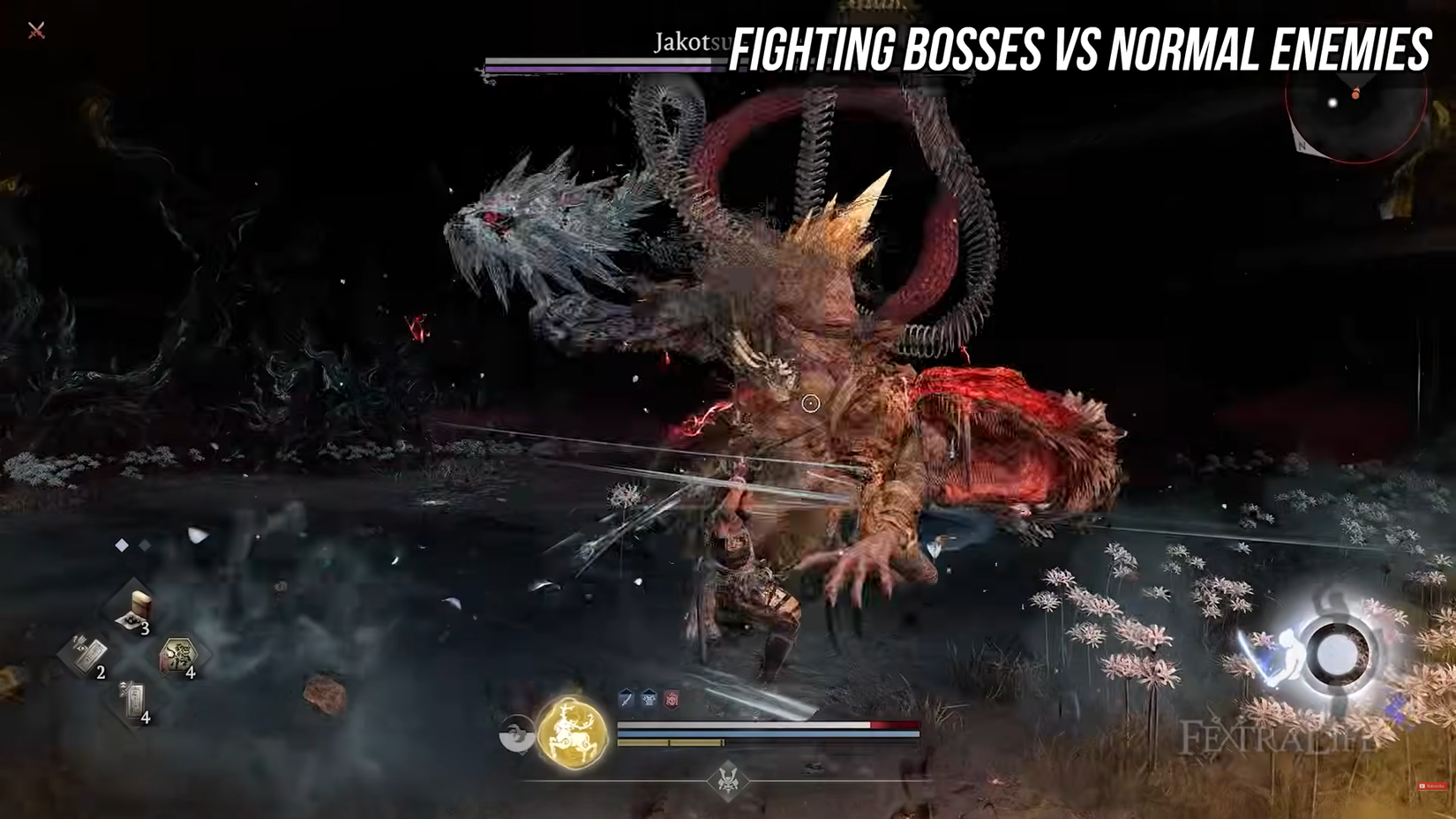
Task: Click the samurai helmet emblem below the stamina bar
Action: (727, 778)
